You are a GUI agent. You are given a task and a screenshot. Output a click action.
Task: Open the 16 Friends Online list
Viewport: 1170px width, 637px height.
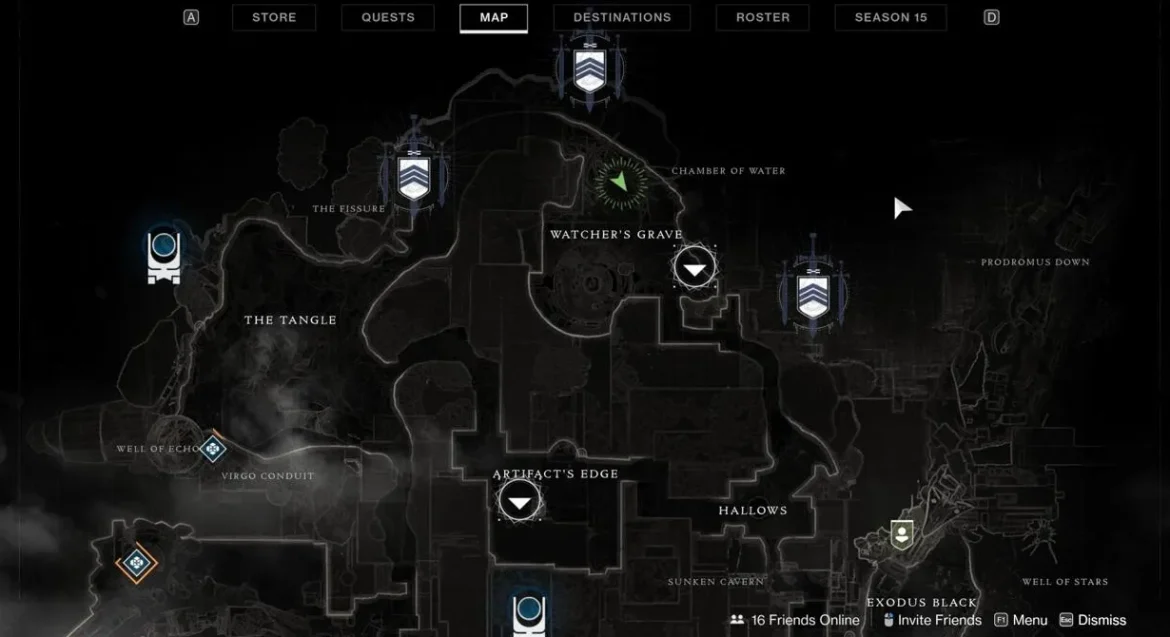[795, 620]
